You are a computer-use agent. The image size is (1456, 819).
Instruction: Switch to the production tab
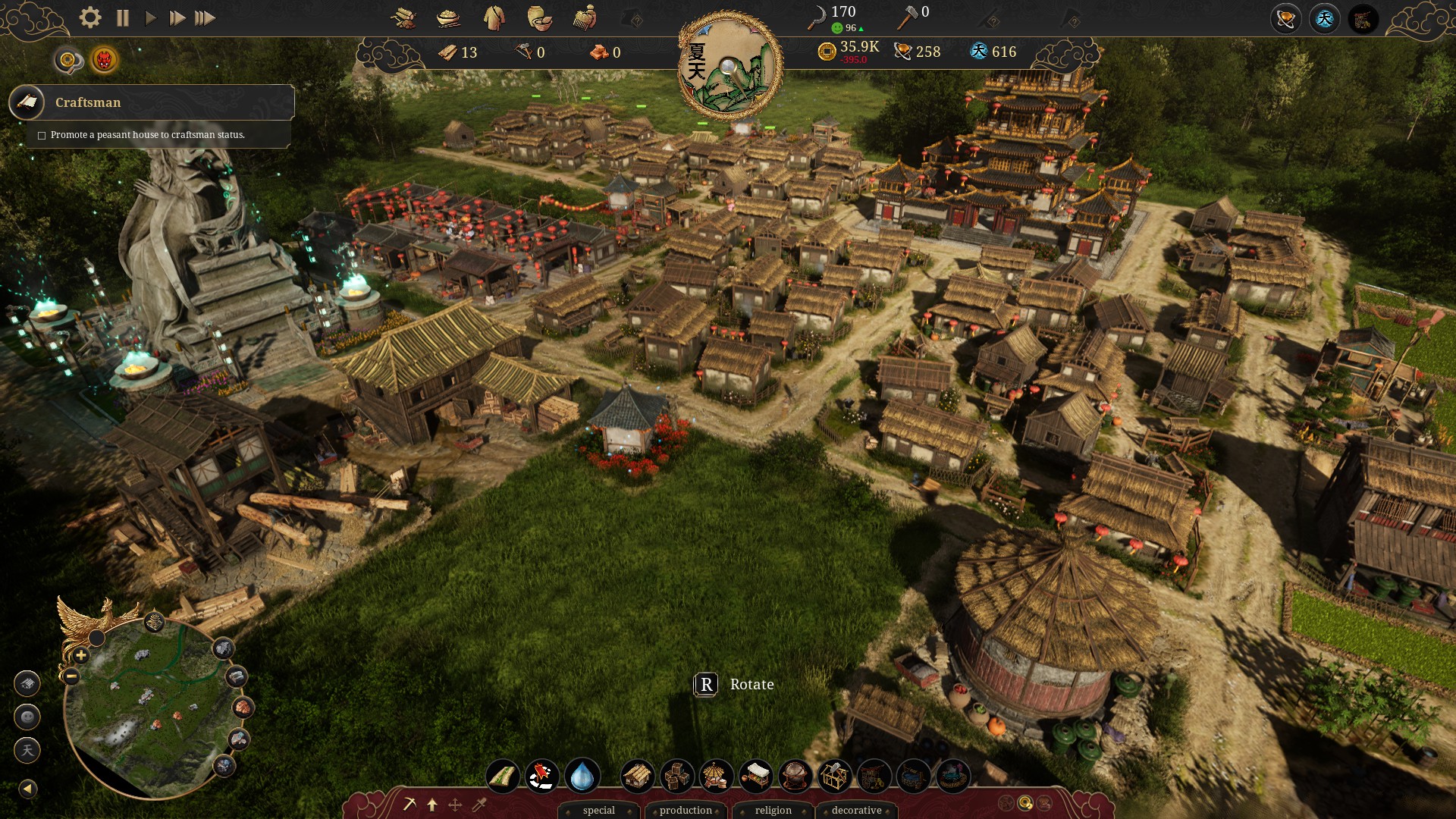(x=686, y=810)
